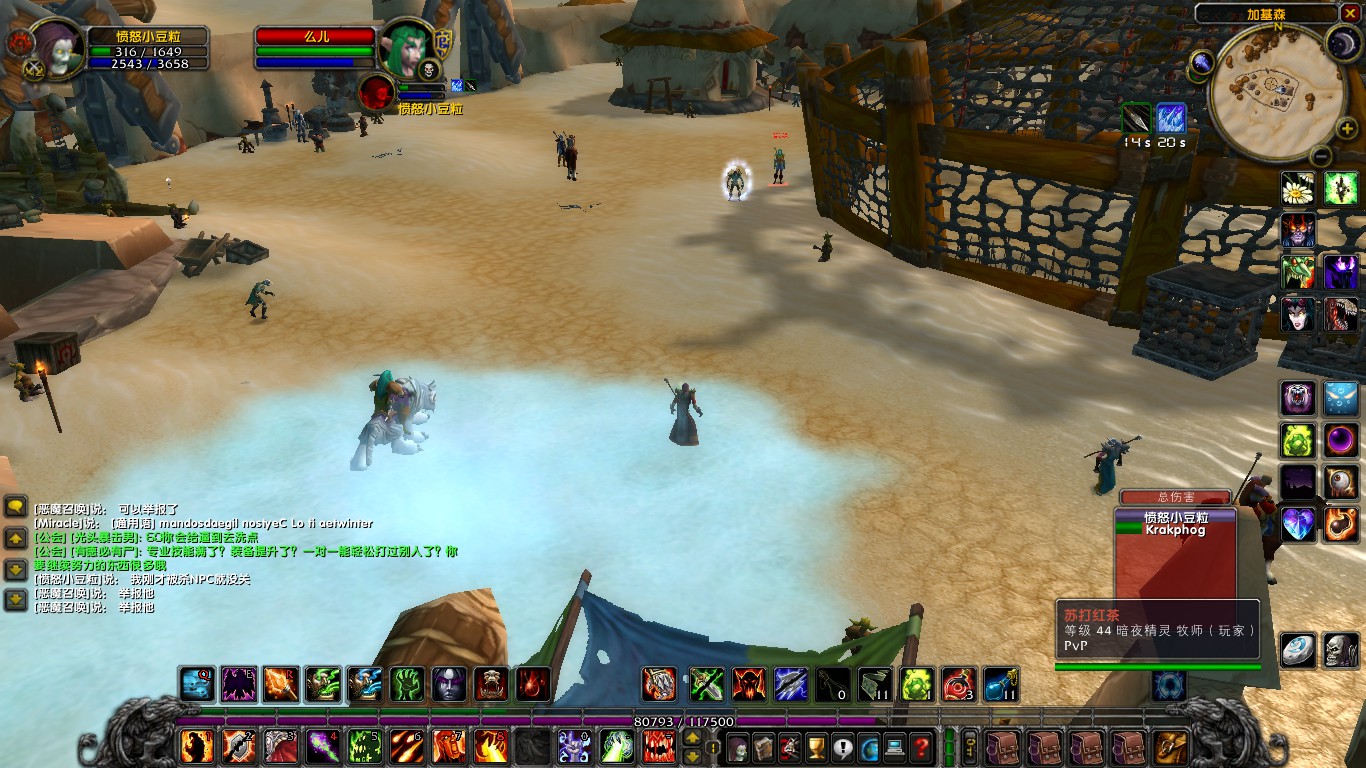Click the chat scroll-down yellow arrow
This screenshot has height=768, width=1366.
[x=16, y=570]
